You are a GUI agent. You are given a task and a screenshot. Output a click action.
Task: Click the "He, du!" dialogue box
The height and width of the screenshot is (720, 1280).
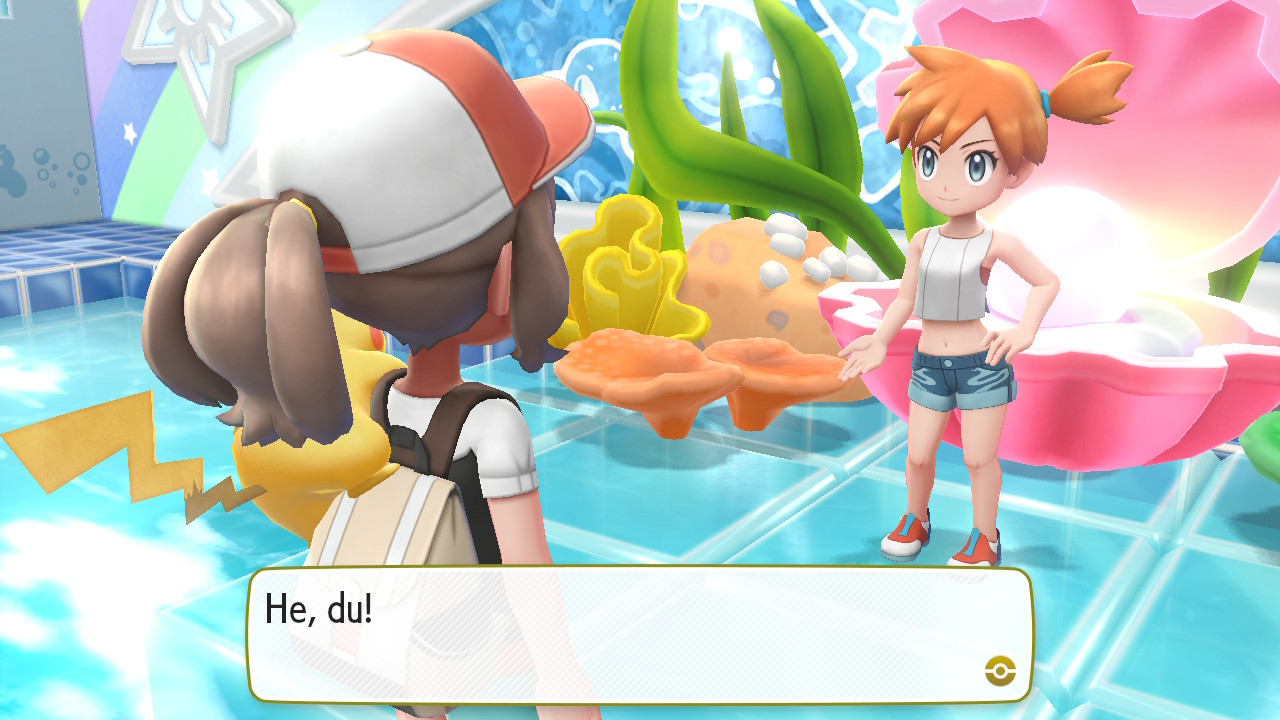point(640,635)
